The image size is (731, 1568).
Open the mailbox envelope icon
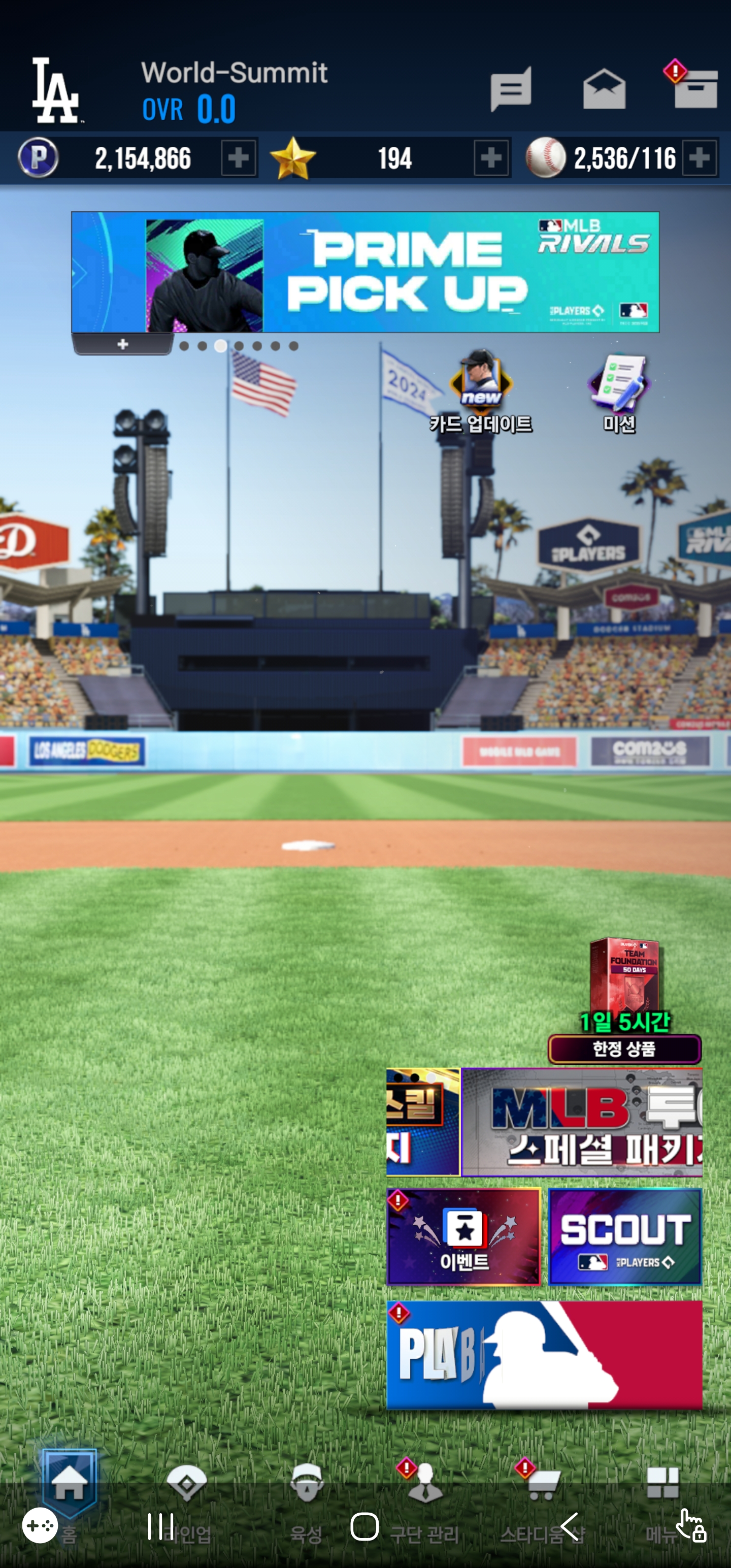(604, 90)
